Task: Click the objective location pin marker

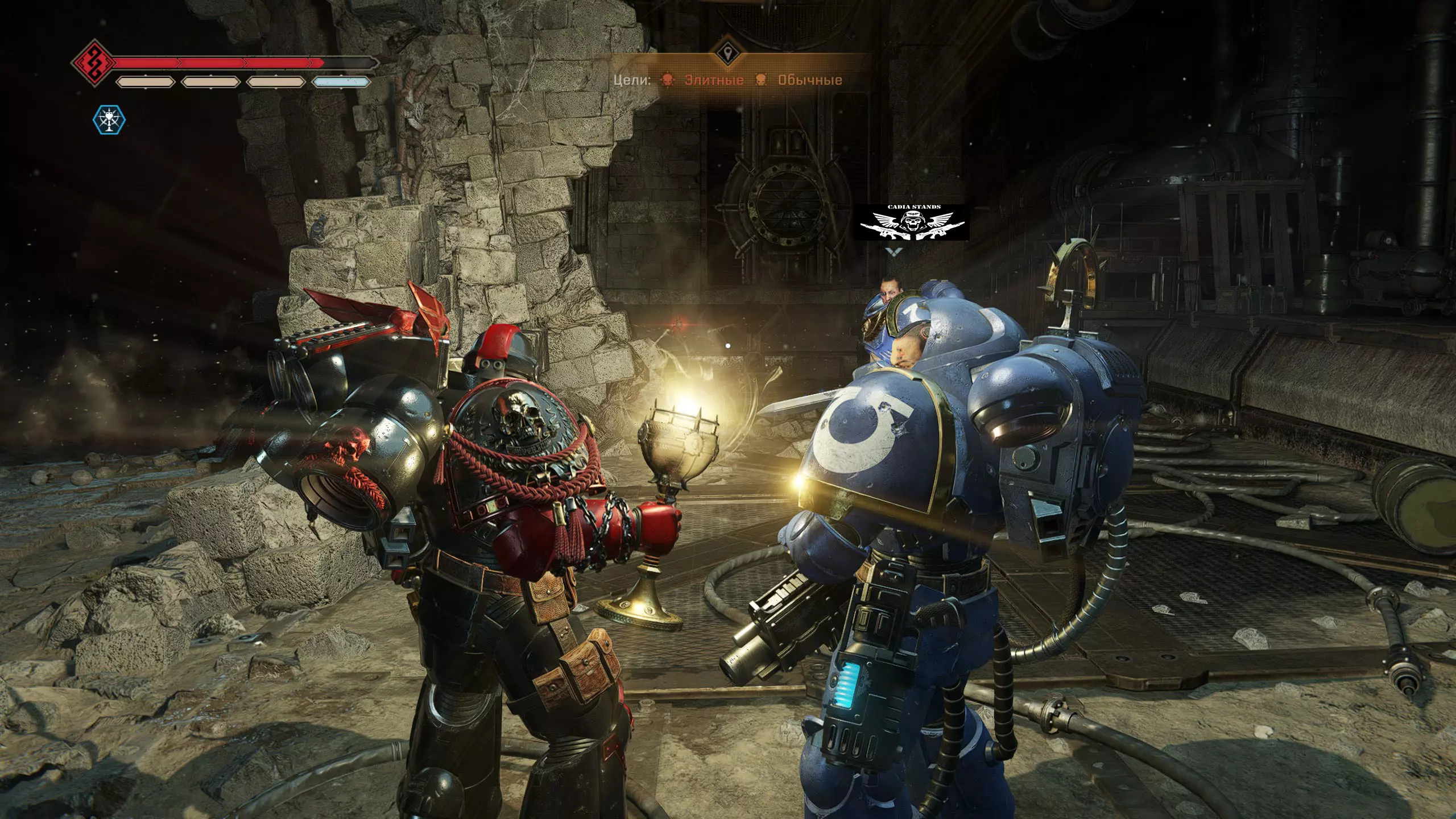Action: click(727, 55)
